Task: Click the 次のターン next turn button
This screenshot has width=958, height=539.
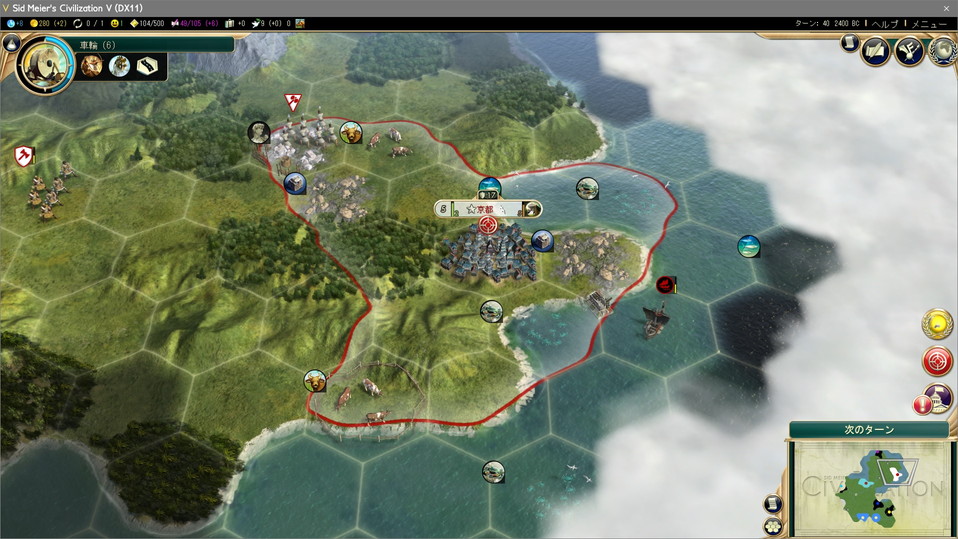Action: [868, 430]
